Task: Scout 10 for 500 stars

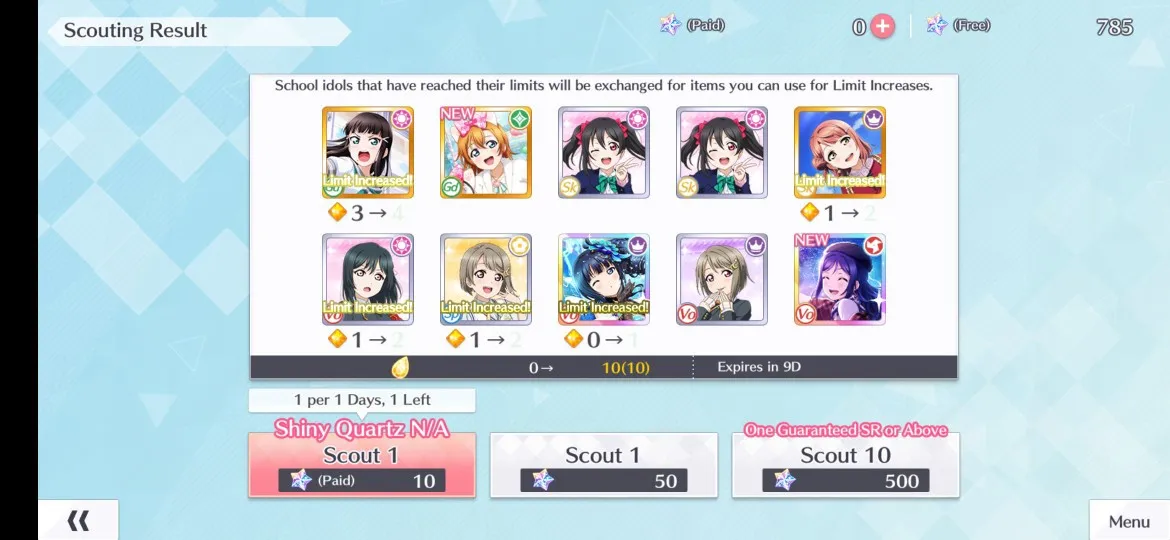Action: tap(845, 466)
